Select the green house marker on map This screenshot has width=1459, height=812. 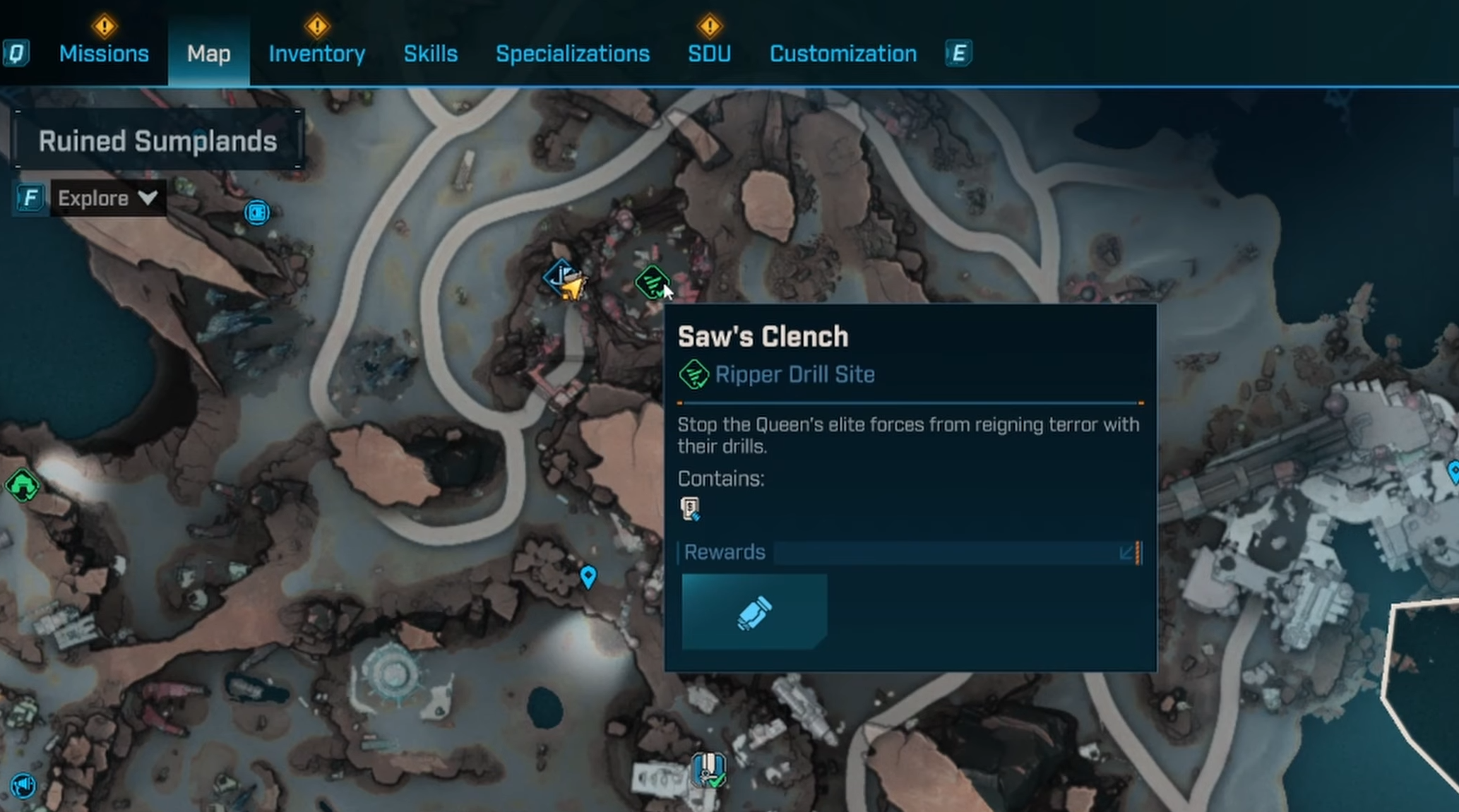coord(22,486)
